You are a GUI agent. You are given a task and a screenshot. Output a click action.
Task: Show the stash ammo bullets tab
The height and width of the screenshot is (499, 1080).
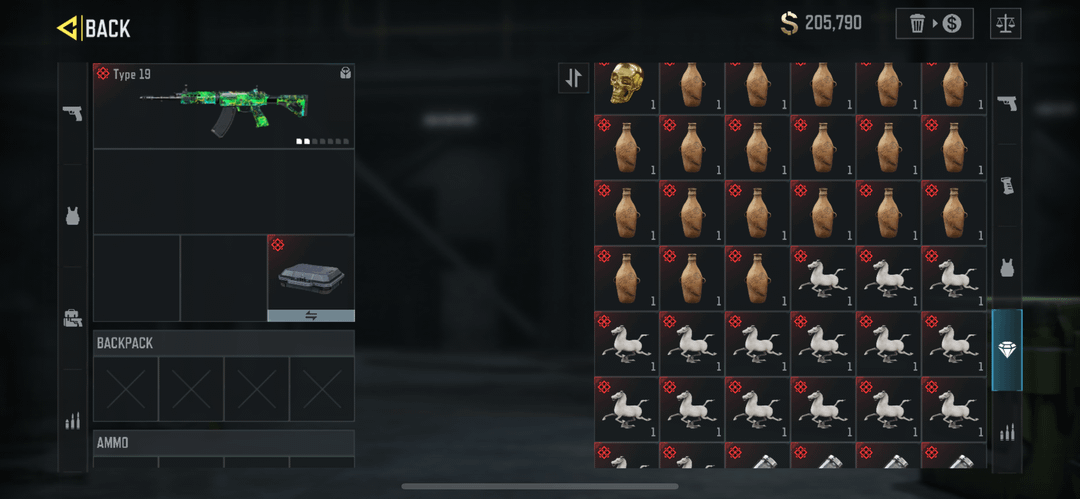[1007, 432]
